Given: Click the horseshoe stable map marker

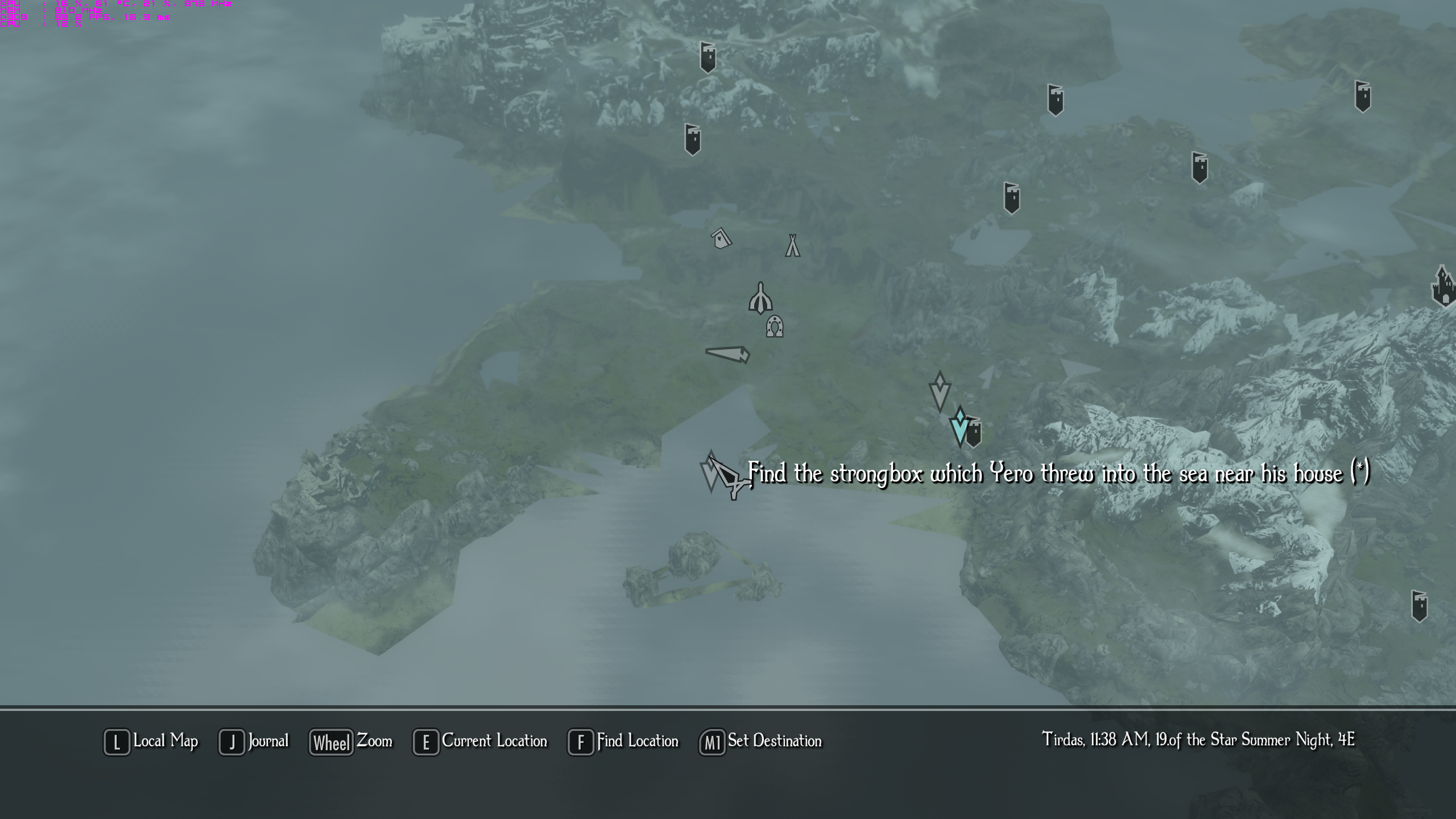Looking at the screenshot, I should 774,326.
